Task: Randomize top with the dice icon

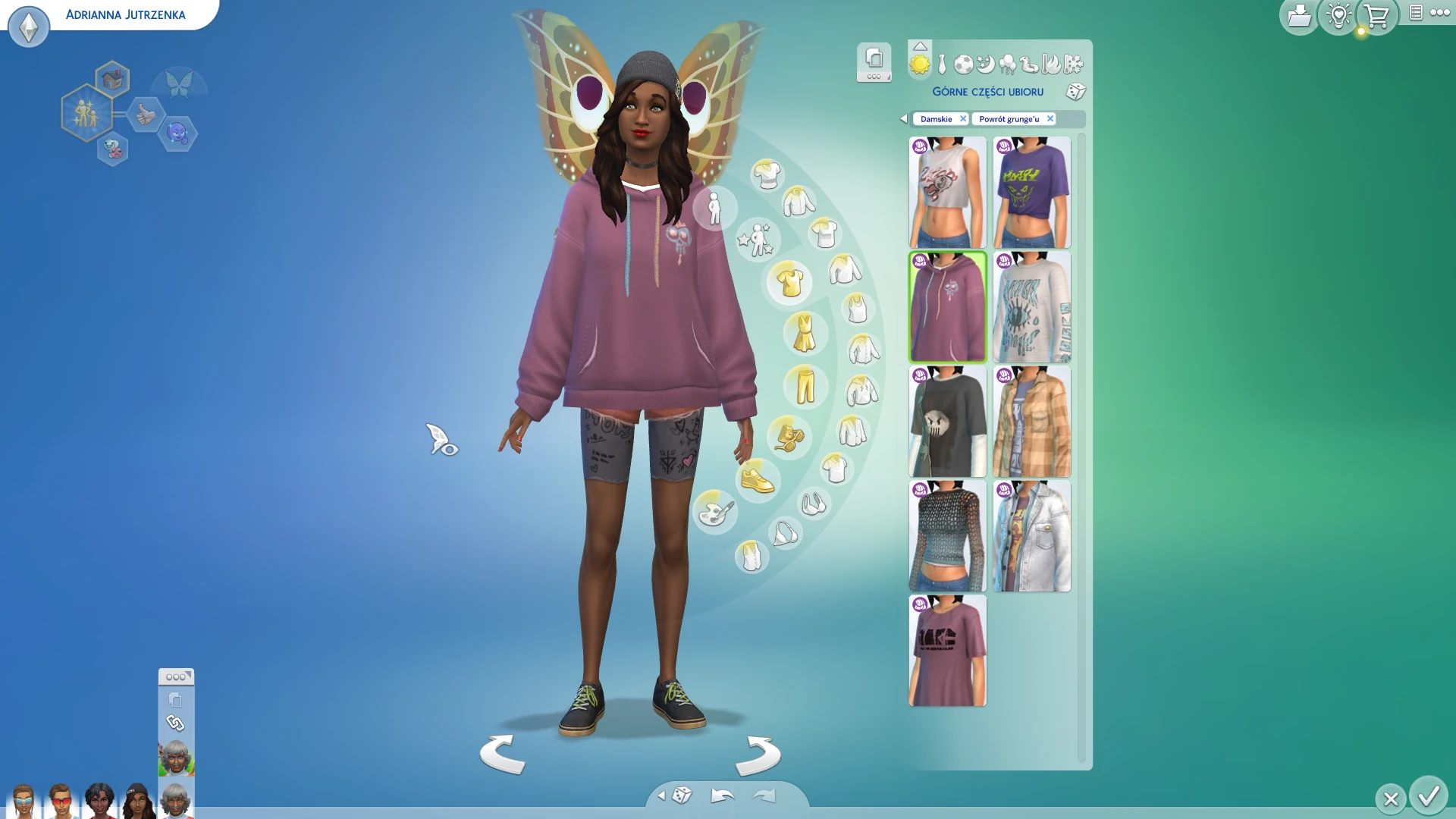Action: pyautogui.click(x=1075, y=92)
